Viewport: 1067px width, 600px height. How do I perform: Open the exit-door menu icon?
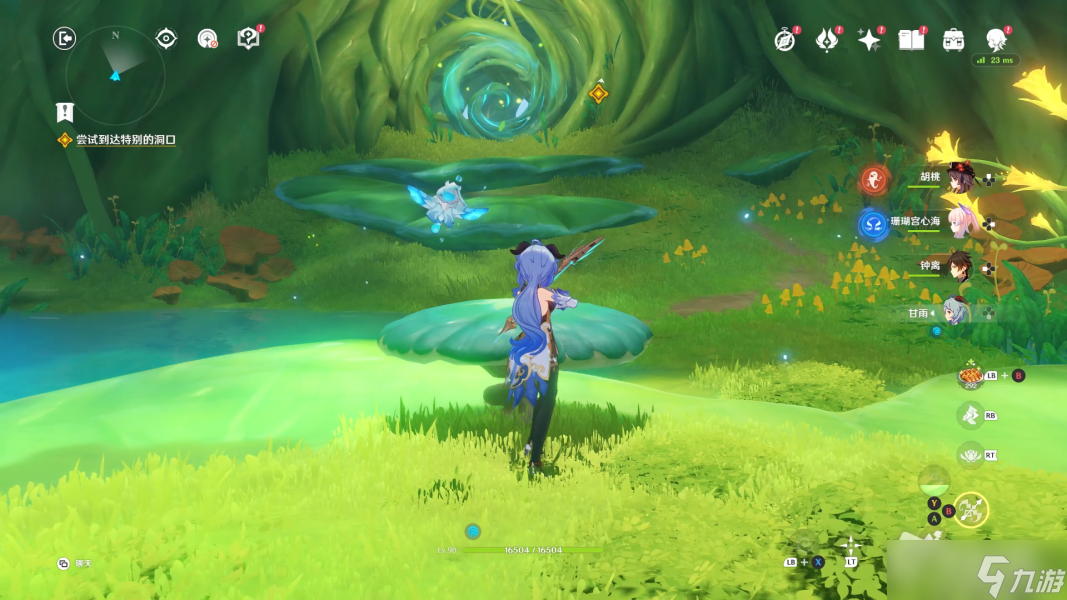(64, 39)
